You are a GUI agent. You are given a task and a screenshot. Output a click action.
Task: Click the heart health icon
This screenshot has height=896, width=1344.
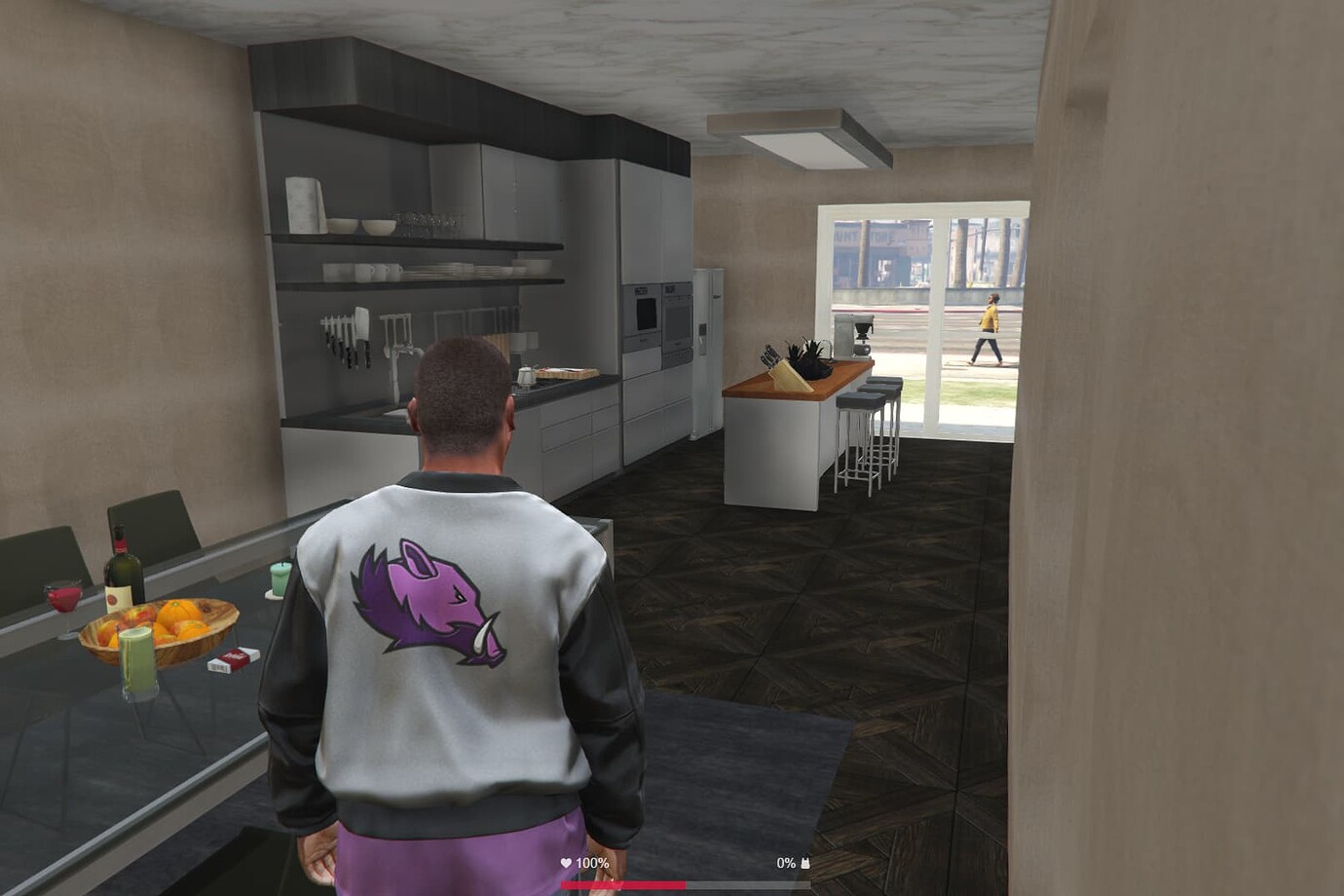click(x=566, y=862)
